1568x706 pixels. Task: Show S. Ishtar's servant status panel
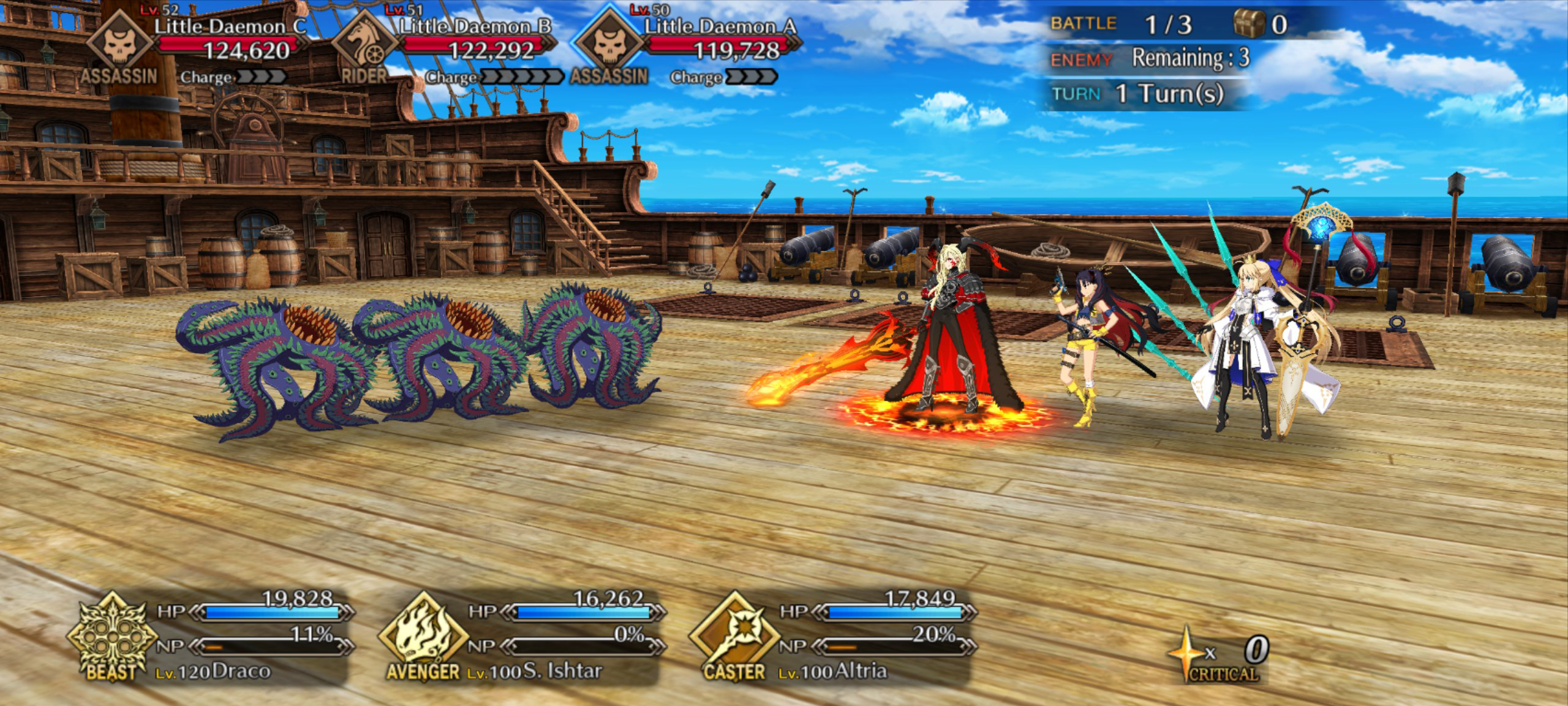click(521, 637)
